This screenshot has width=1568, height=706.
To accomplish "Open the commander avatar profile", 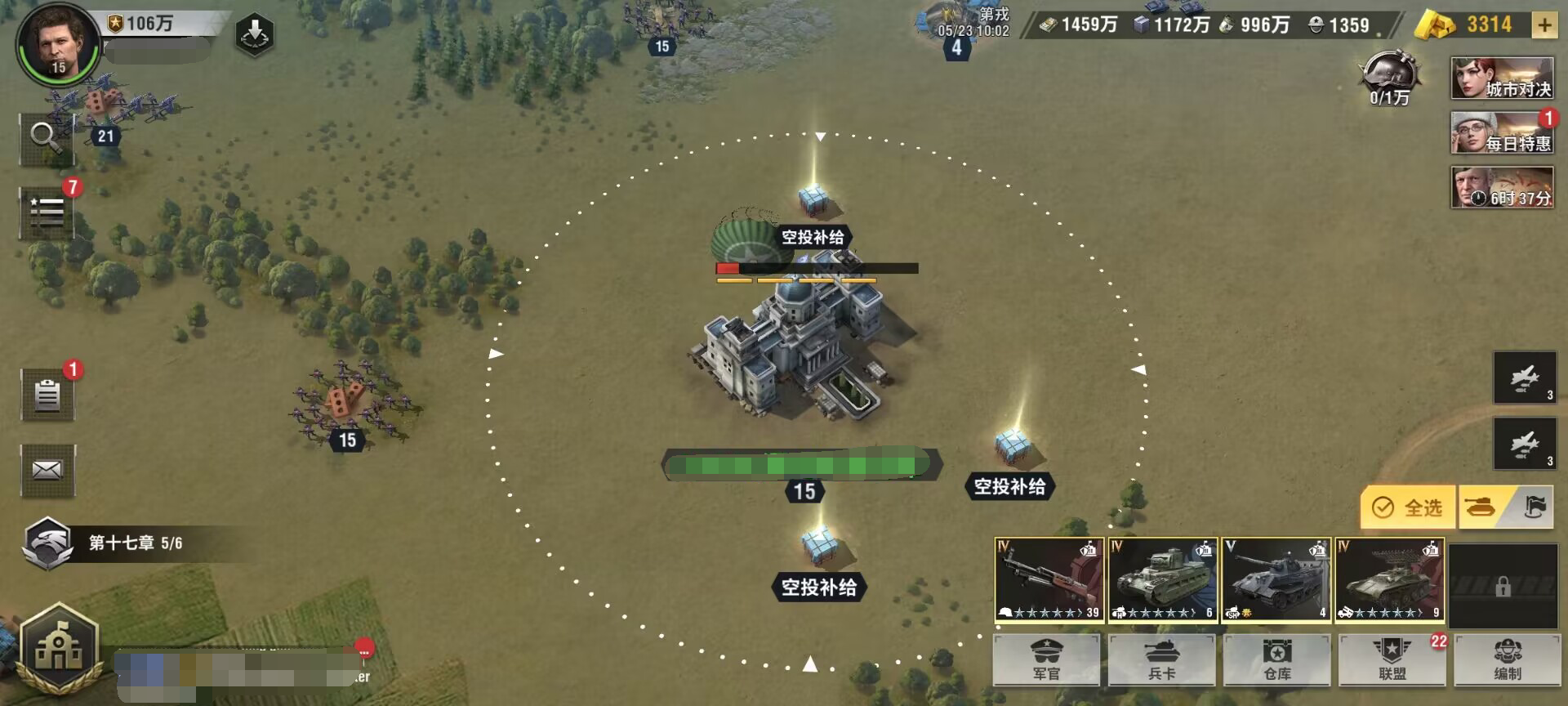I will tap(57, 44).
